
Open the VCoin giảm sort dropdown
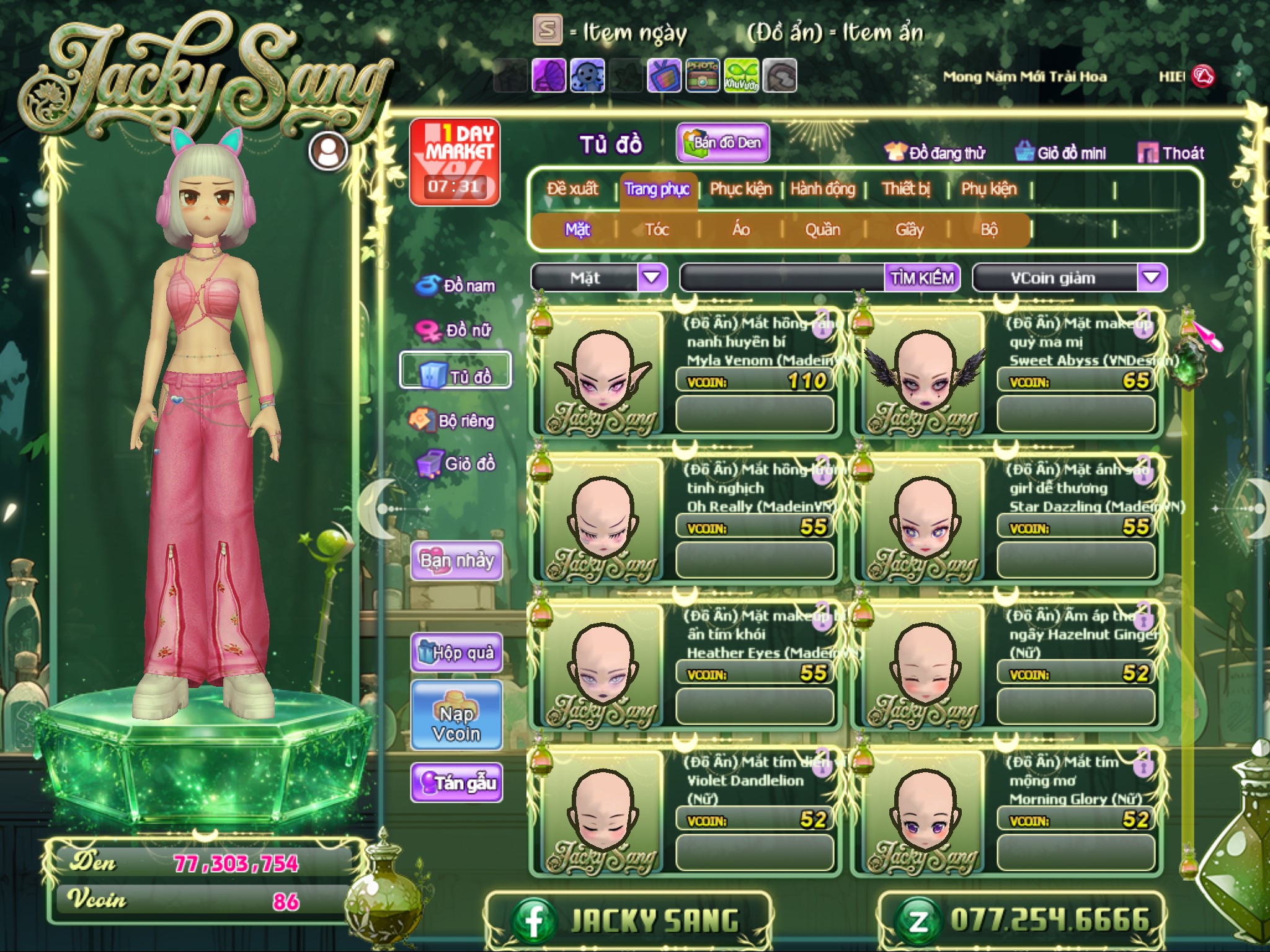1151,278
